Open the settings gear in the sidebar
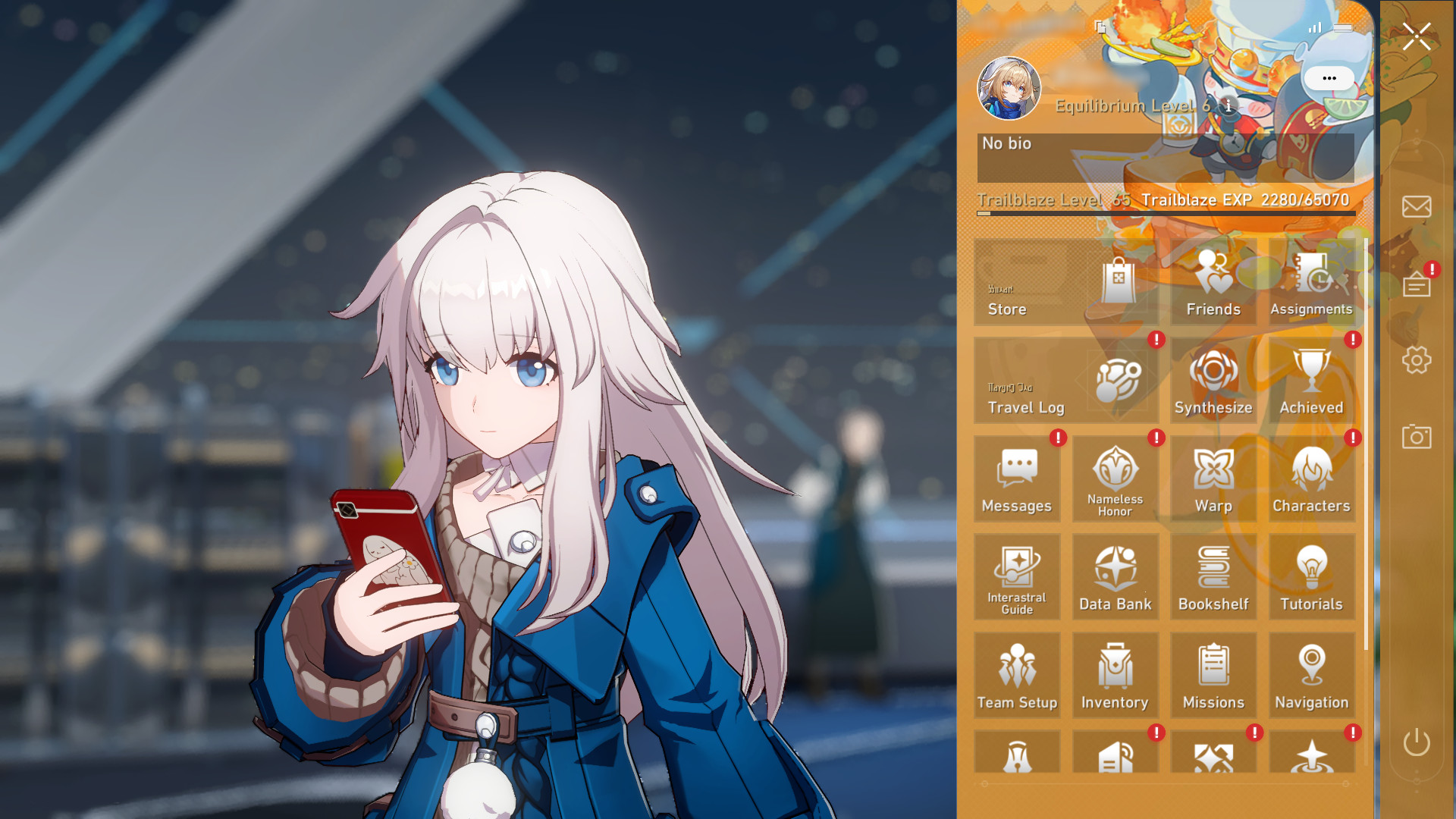 (1415, 362)
